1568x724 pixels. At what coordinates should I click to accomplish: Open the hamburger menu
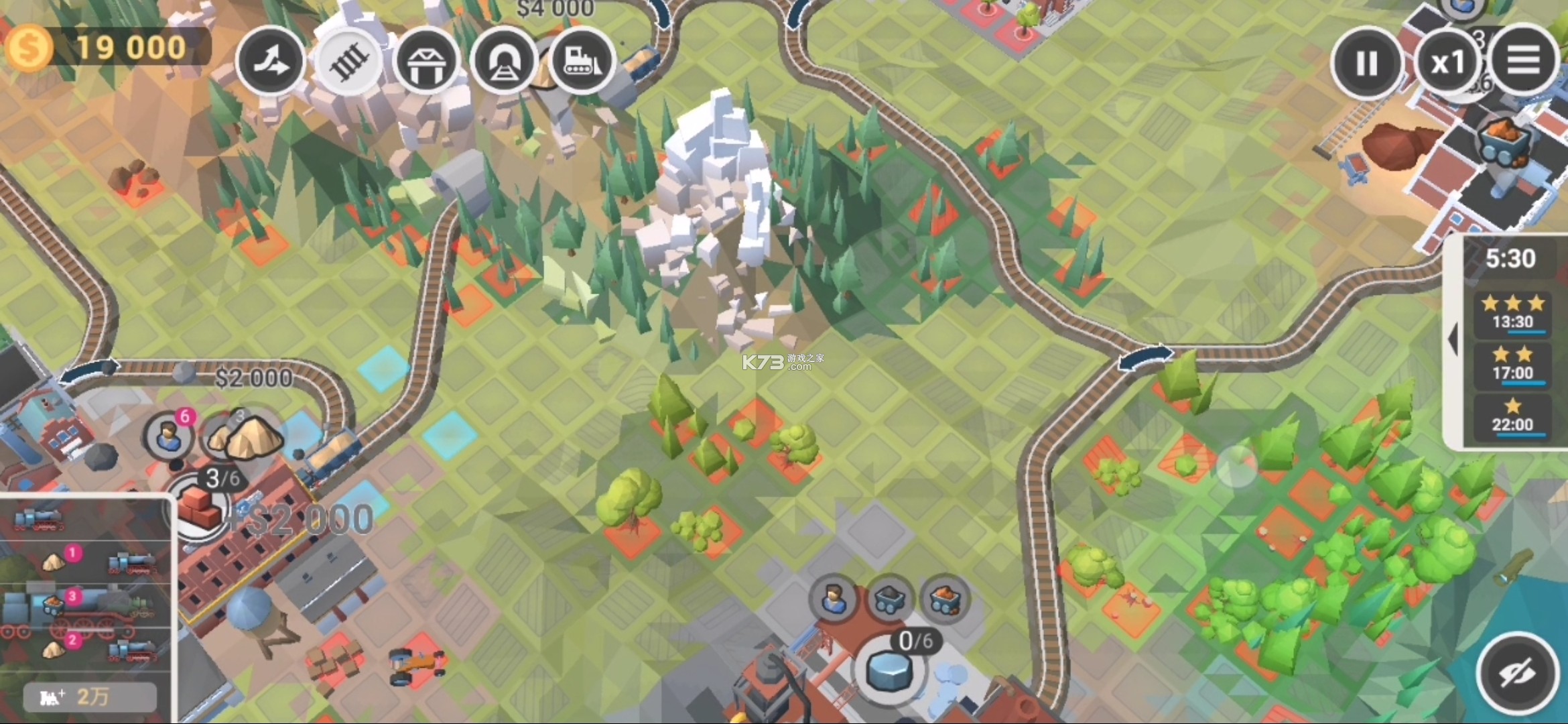tap(1523, 61)
